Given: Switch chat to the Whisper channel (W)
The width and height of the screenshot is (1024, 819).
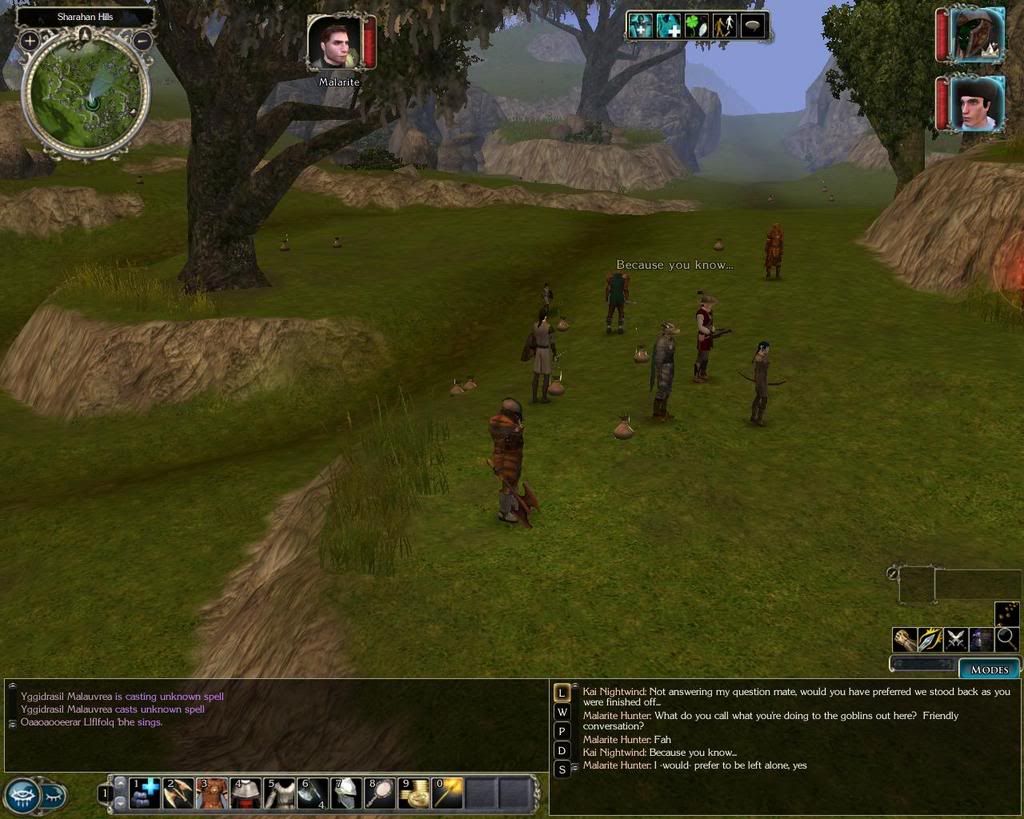Looking at the screenshot, I should [562, 712].
